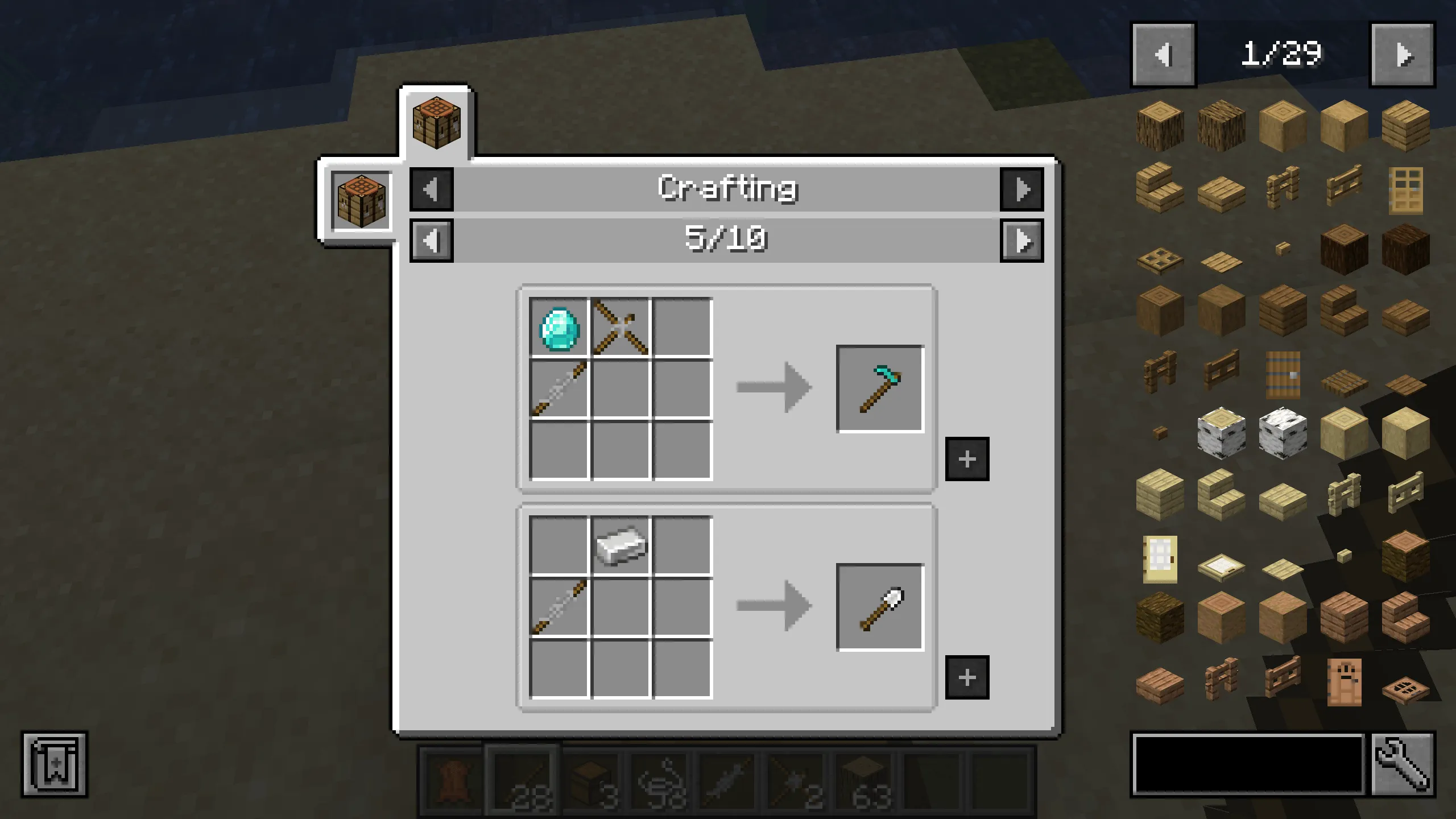
Task: Go back a recipe page from 5/10
Action: point(431,241)
